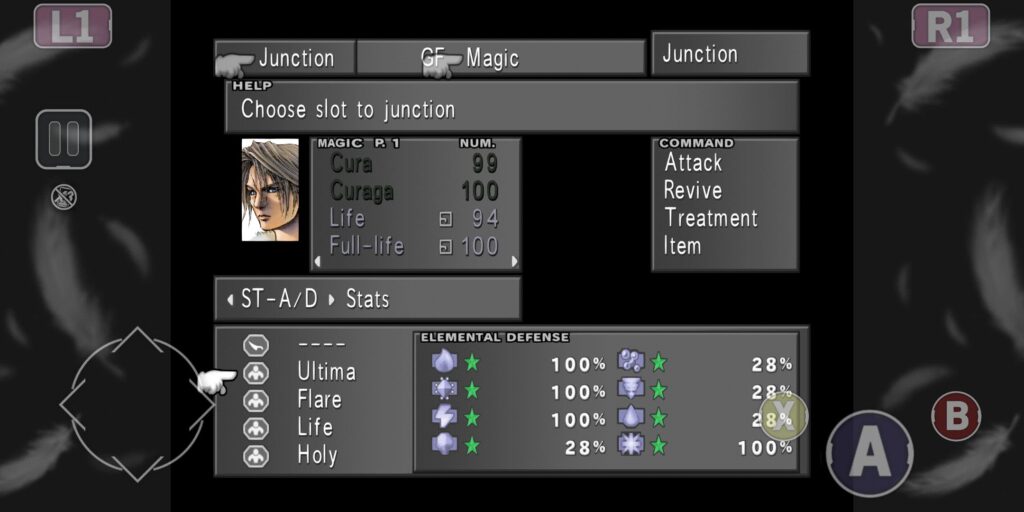
Task: Tap the pause button
Action: [x=64, y=139]
